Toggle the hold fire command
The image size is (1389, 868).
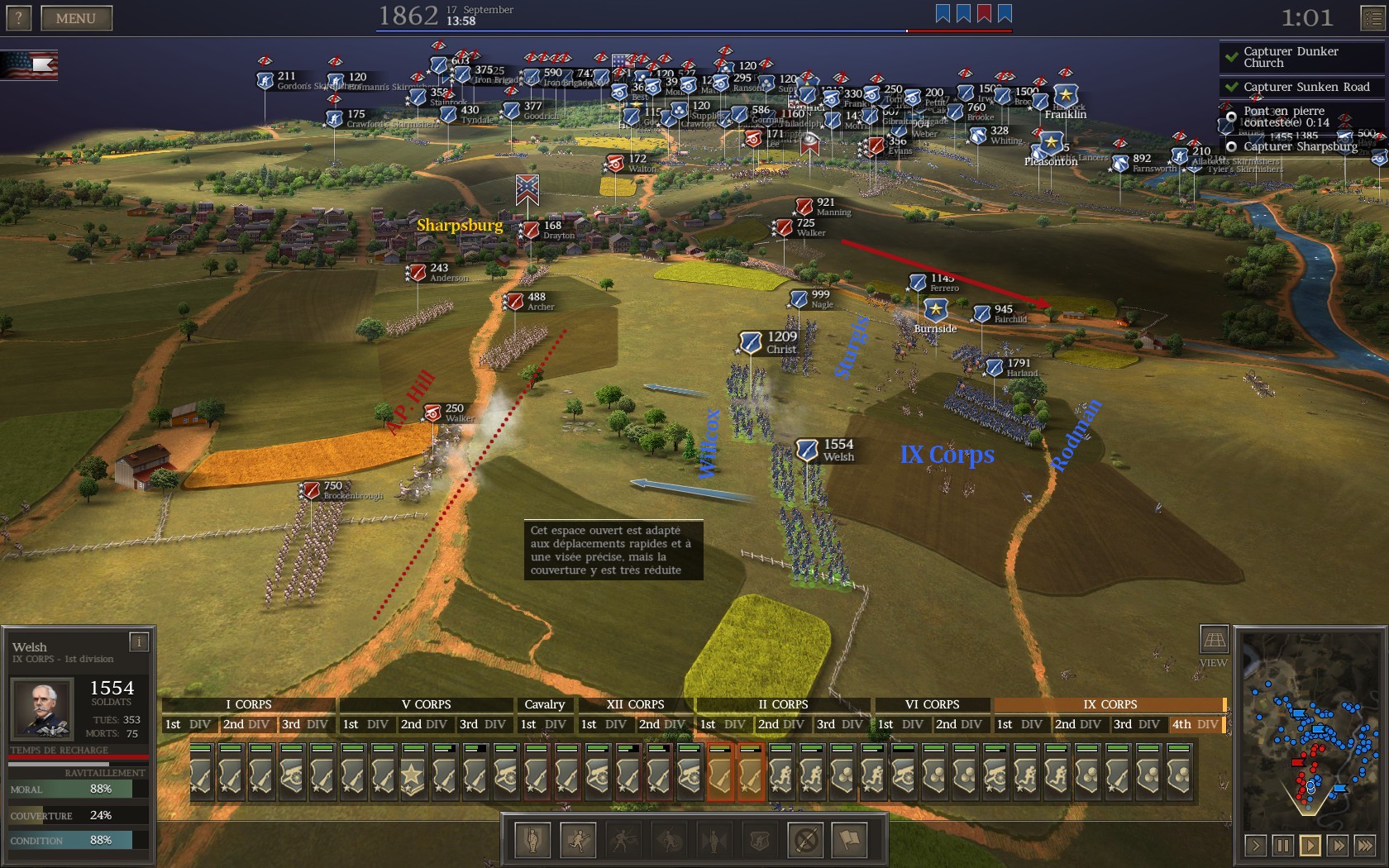click(x=806, y=841)
